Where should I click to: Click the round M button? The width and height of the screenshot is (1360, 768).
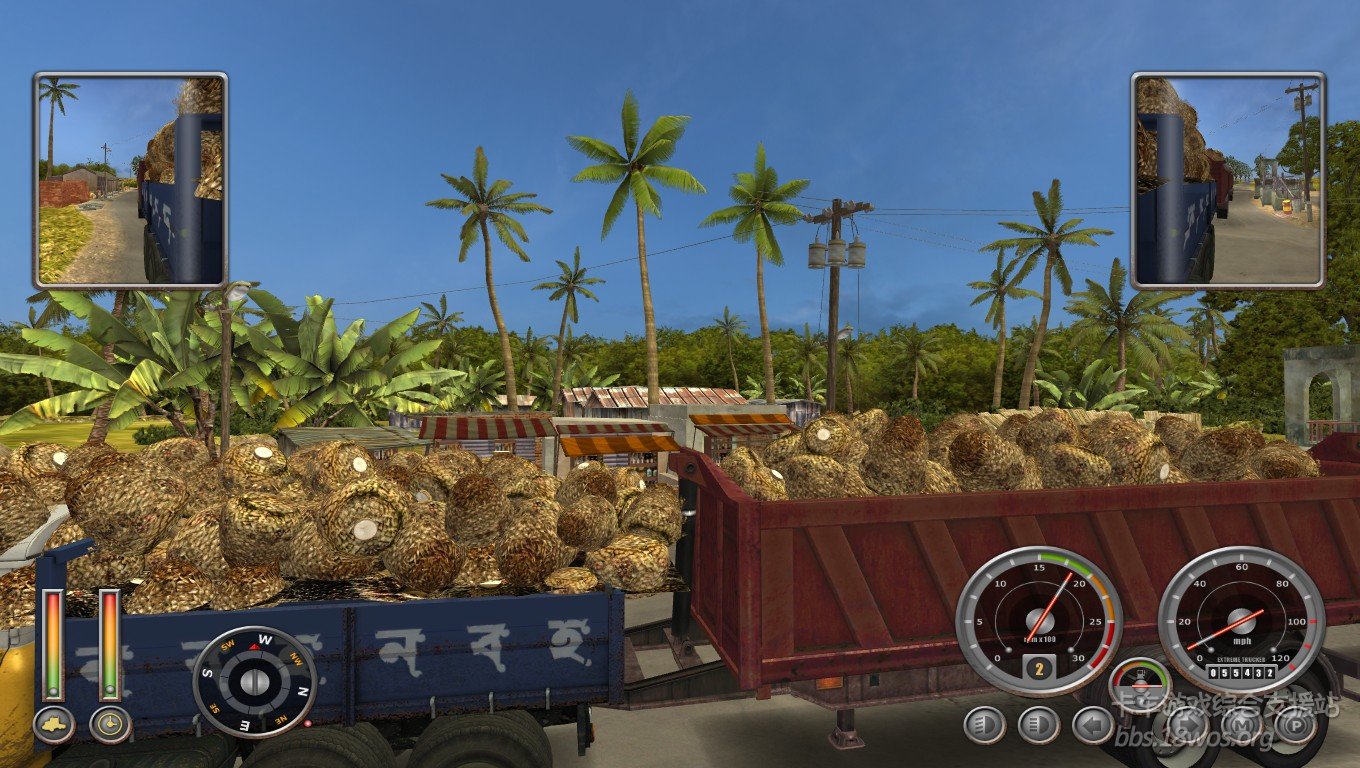pos(1242,725)
